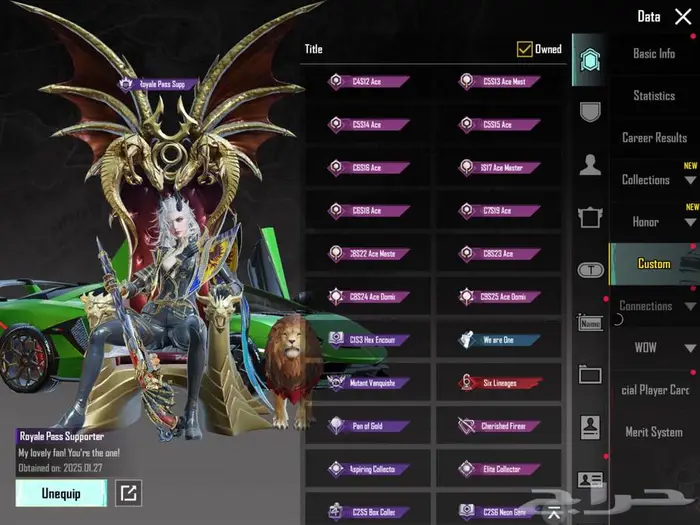The width and height of the screenshot is (700, 525).
Task: Toggle the Owned checkbox filter
Action: 524,49
